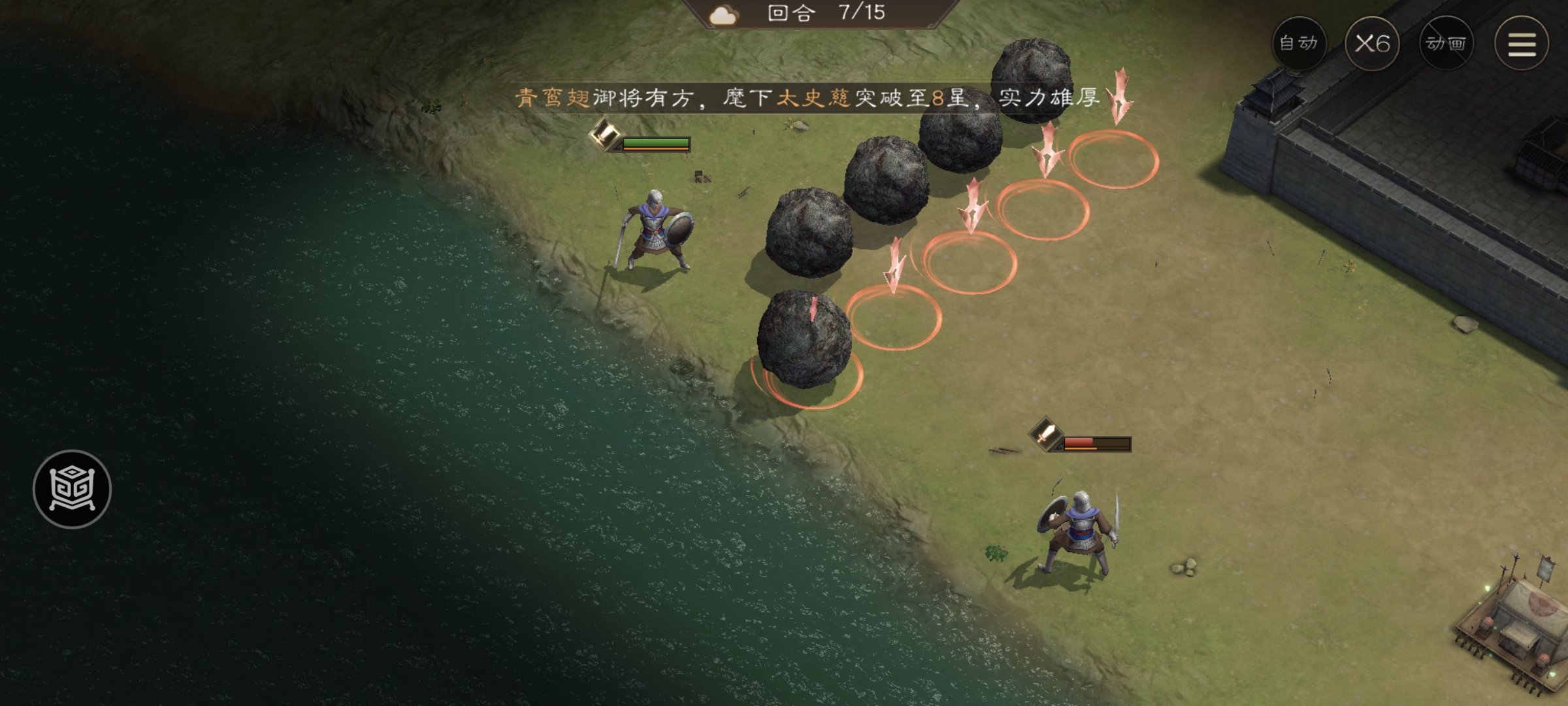Open the hamburger menu

point(1522,44)
